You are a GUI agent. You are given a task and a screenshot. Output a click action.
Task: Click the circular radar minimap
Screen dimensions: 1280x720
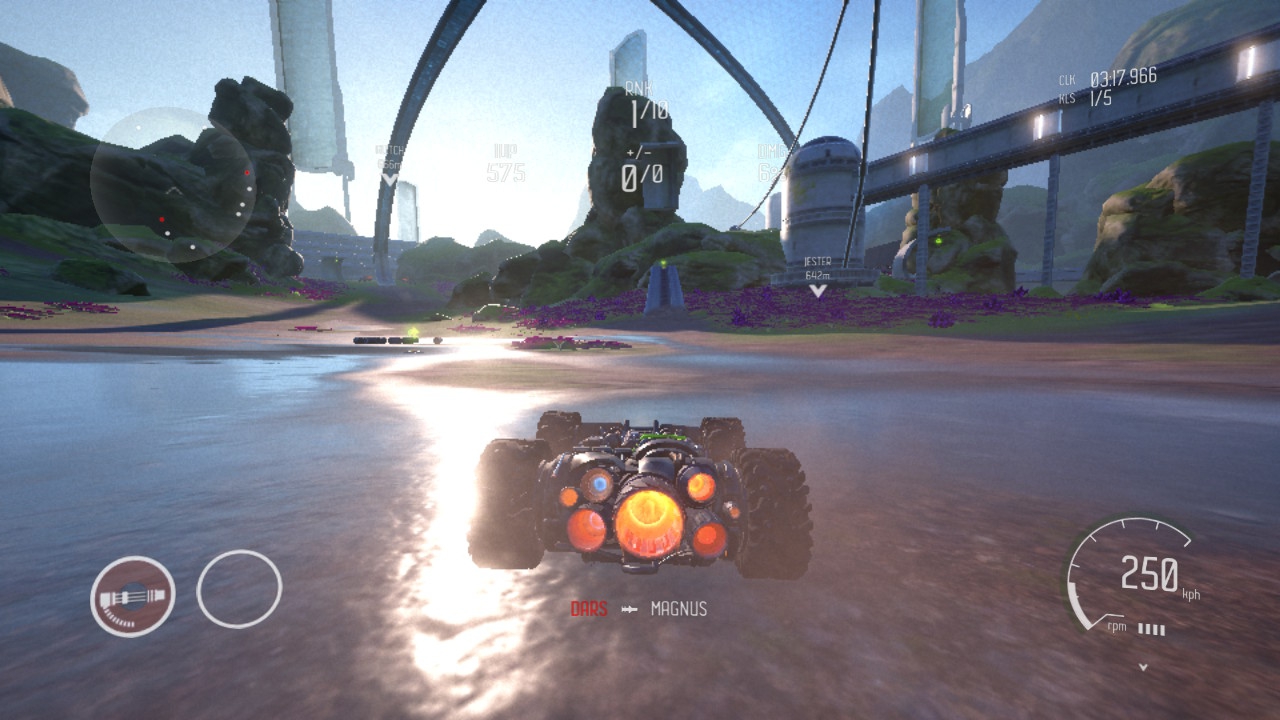pyautogui.click(x=172, y=186)
